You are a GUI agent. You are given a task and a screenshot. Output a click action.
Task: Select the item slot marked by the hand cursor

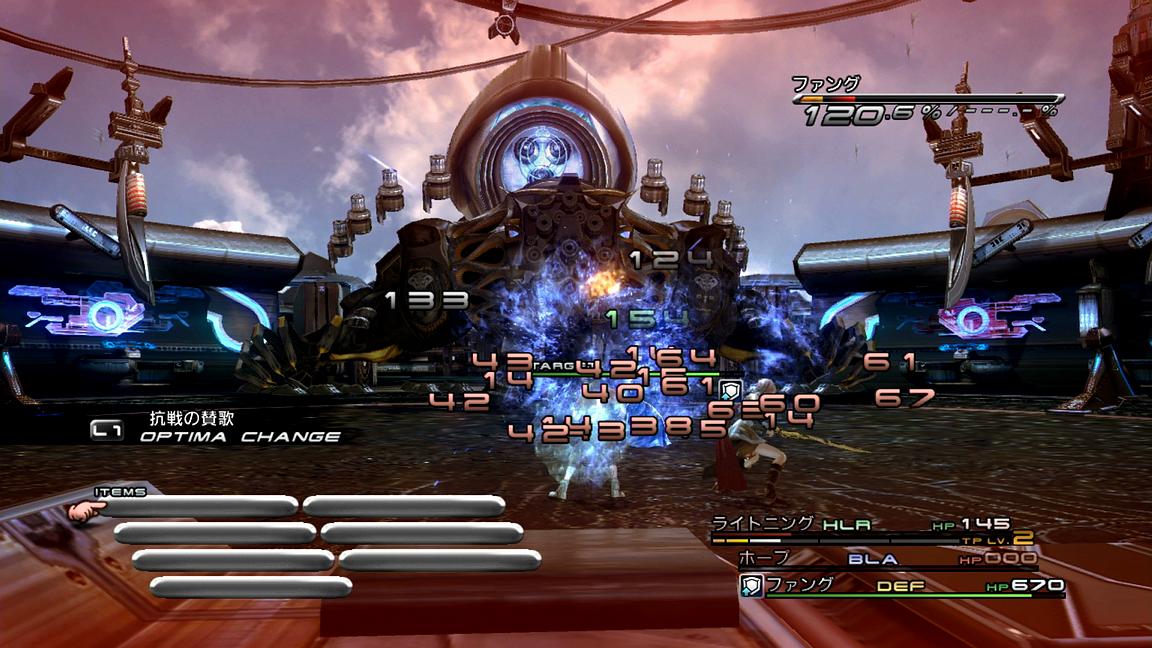tap(198, 507)
